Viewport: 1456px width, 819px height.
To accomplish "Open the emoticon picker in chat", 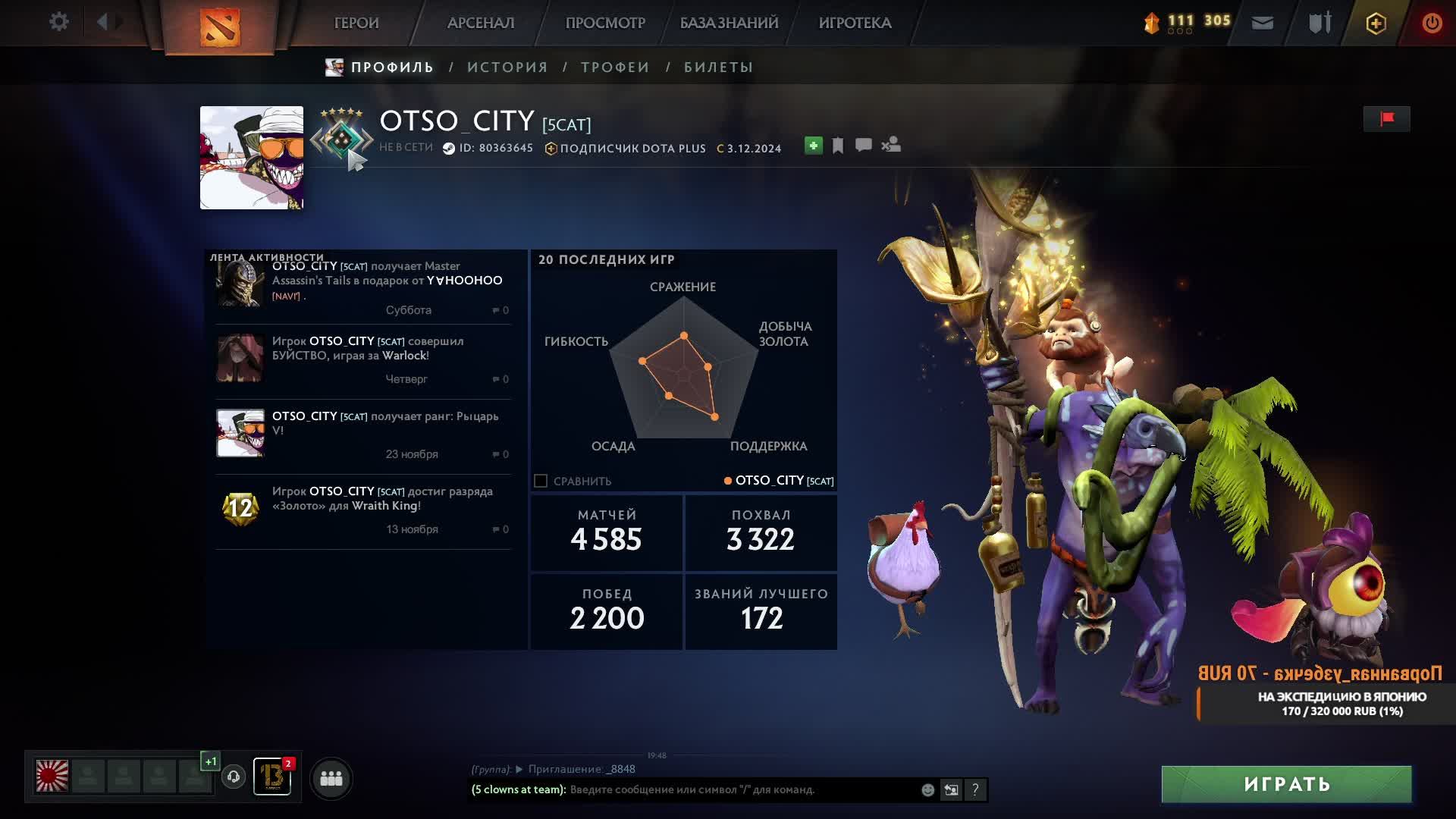I will point(927,790).
